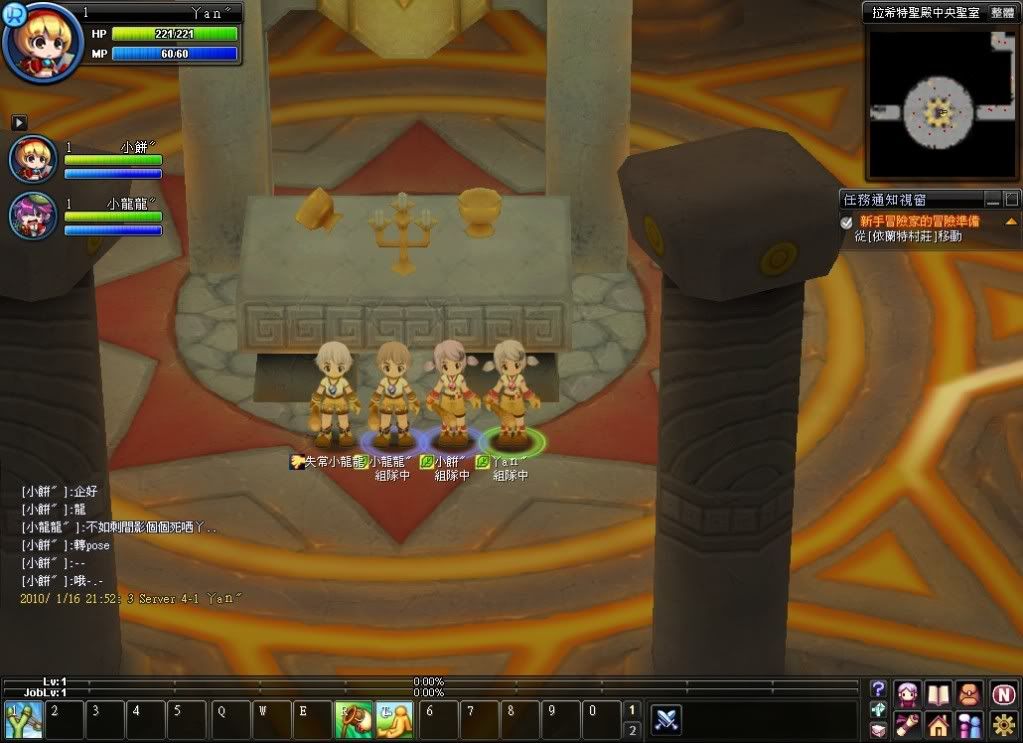Open the book journal icon
Image resolution: width=1023 pixels, height=743 pixels.
click(x=938, y=692)
